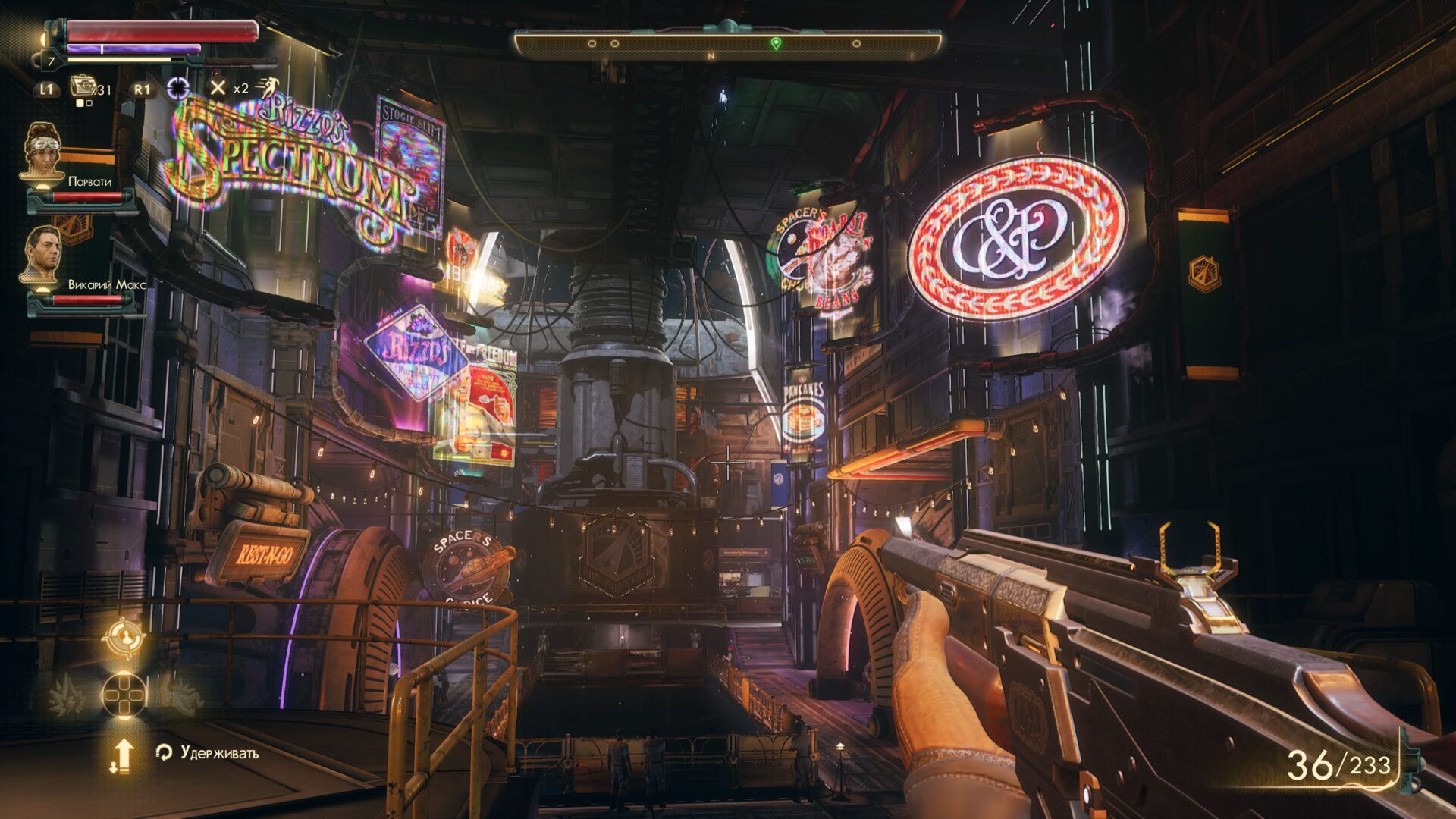Select Vicar Max's companion portrait
1456x819 pixels.
(41, 256)
